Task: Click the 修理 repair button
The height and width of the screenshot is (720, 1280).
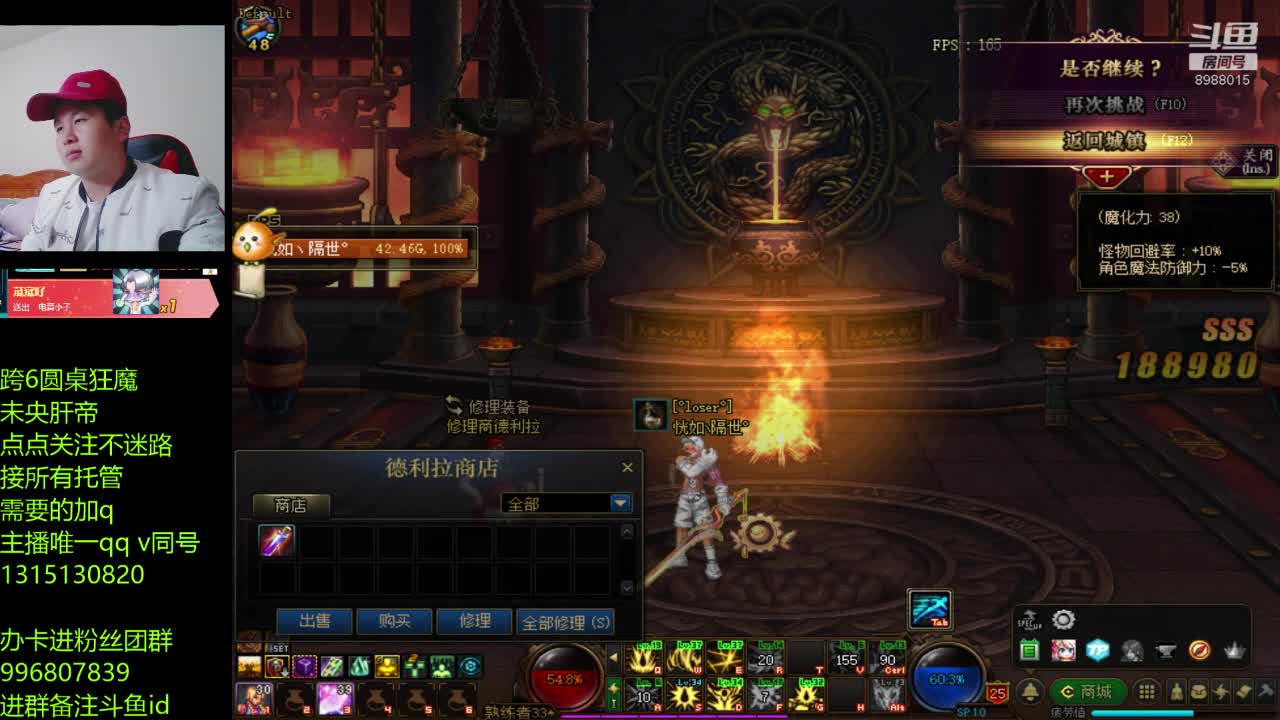Action: (474, 621)
